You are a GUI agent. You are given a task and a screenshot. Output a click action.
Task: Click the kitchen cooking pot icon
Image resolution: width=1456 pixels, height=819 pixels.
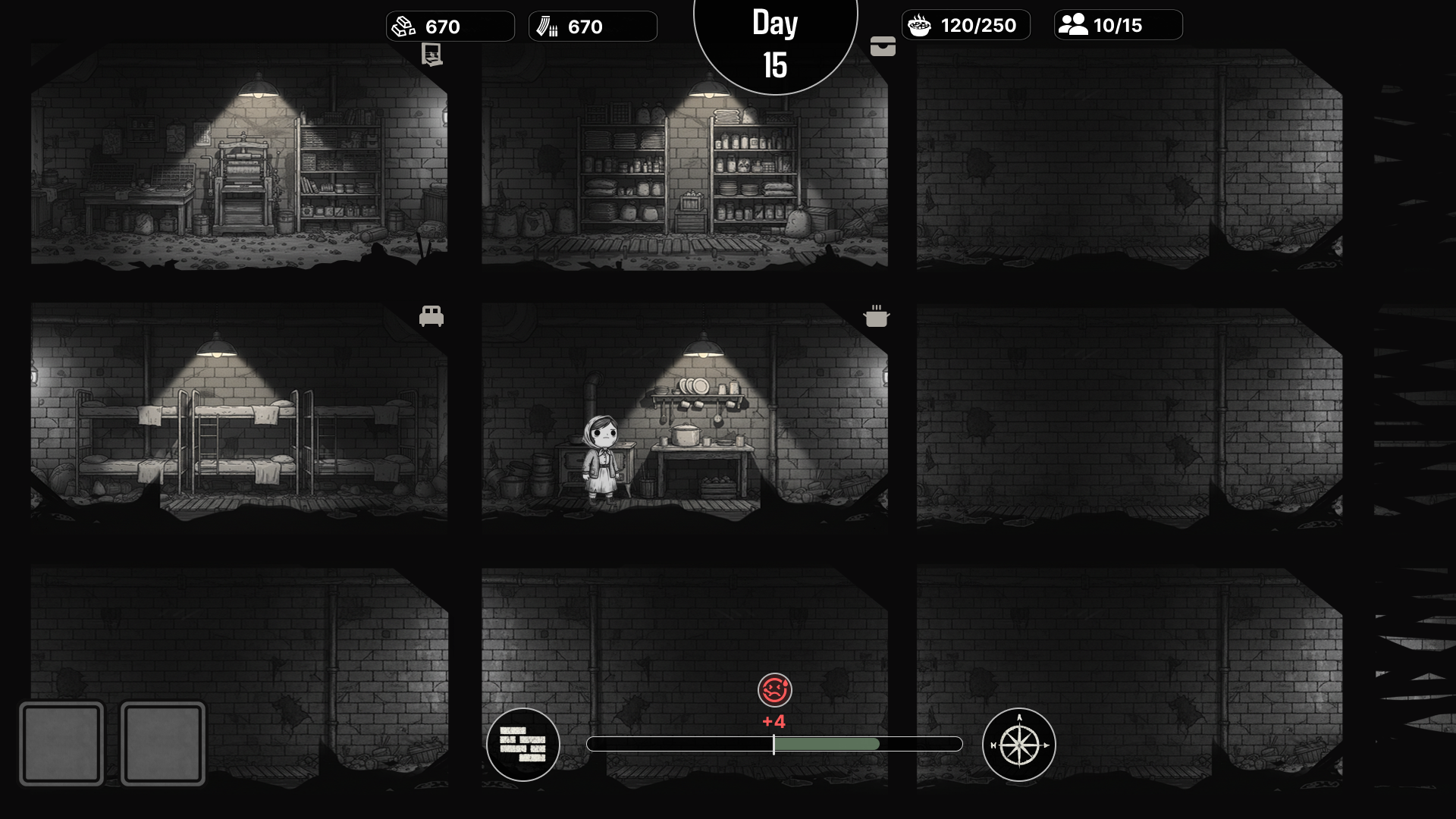pos(877,316)
